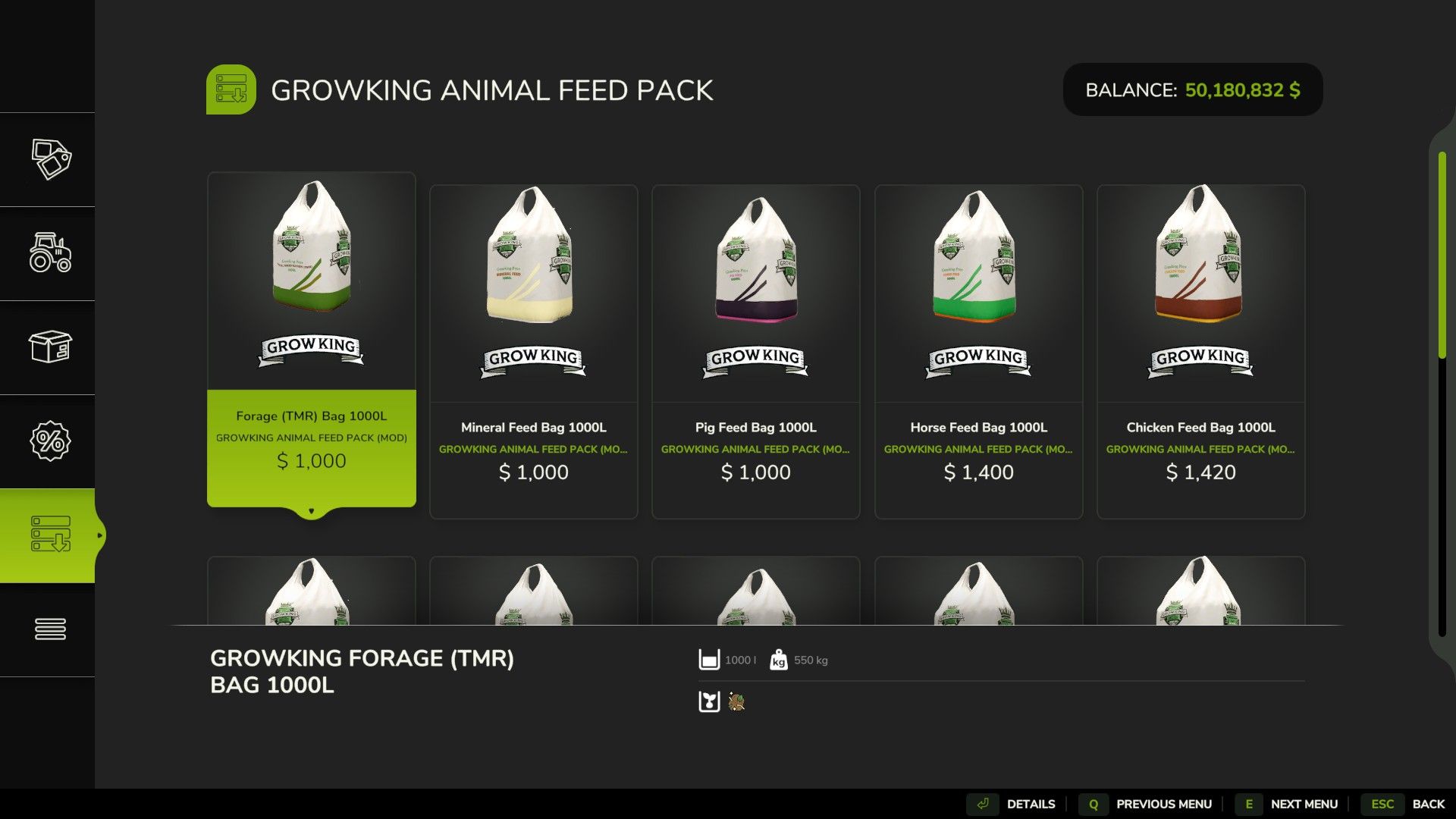The width and height of the screenshot is (1456, 819).
Task: Choose the Chicken Feed Bag 1000L card
Action: point(1200,353)
